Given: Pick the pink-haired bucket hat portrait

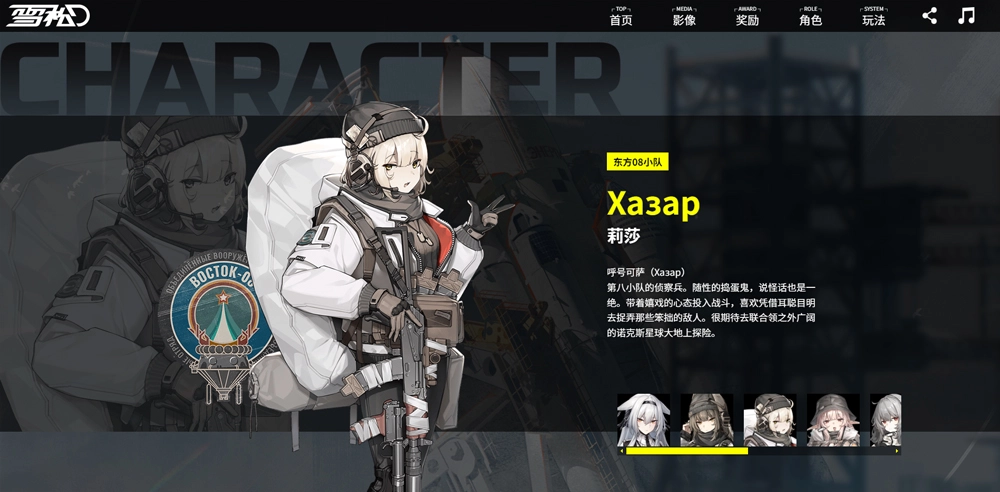Looking at the screenshot, I should tap(833, 419).
